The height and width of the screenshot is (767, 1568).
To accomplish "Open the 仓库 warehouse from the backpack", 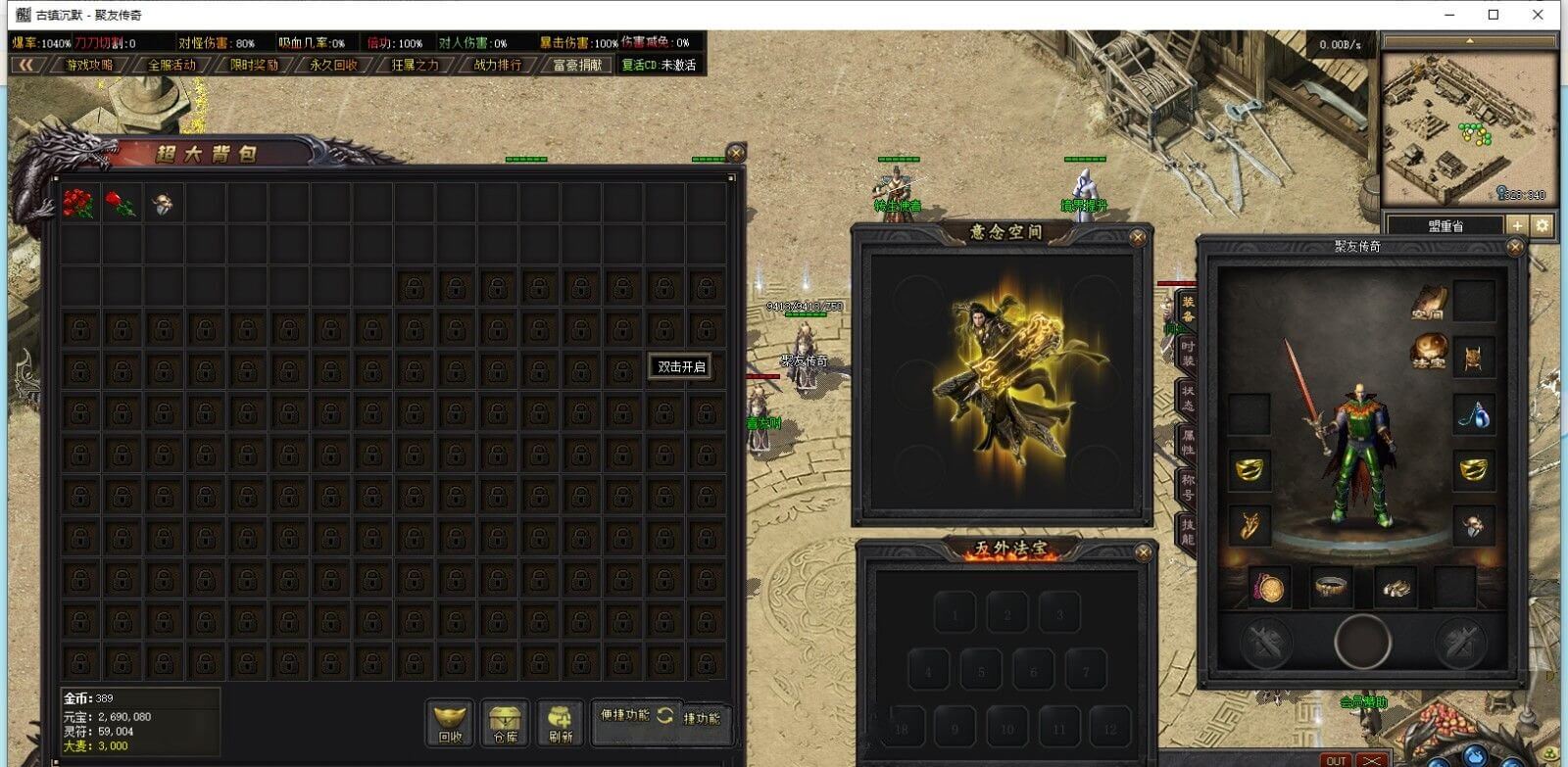I will tap(506, 723).
